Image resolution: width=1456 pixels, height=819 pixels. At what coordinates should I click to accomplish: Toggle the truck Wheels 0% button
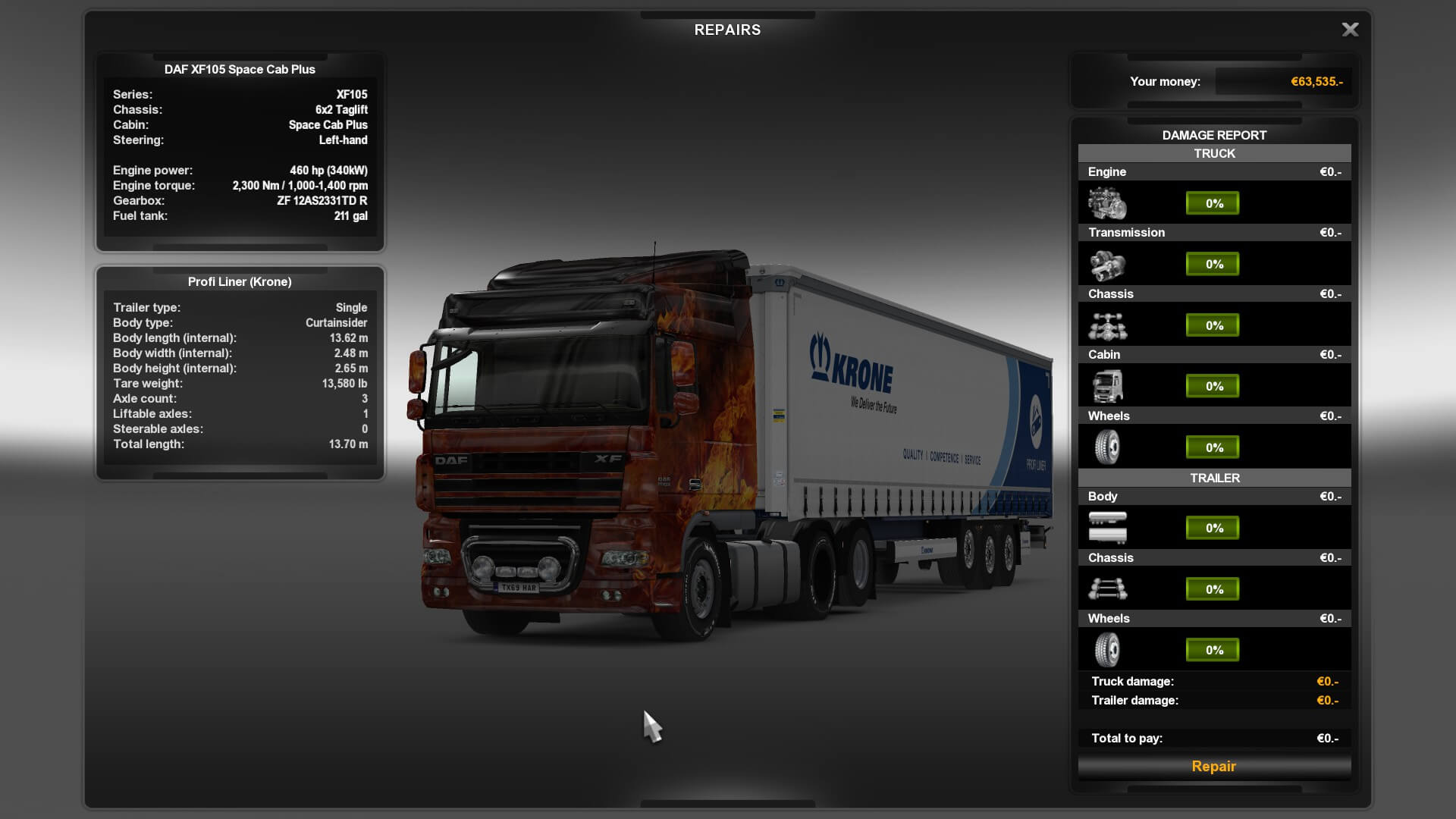point(1213,447)
